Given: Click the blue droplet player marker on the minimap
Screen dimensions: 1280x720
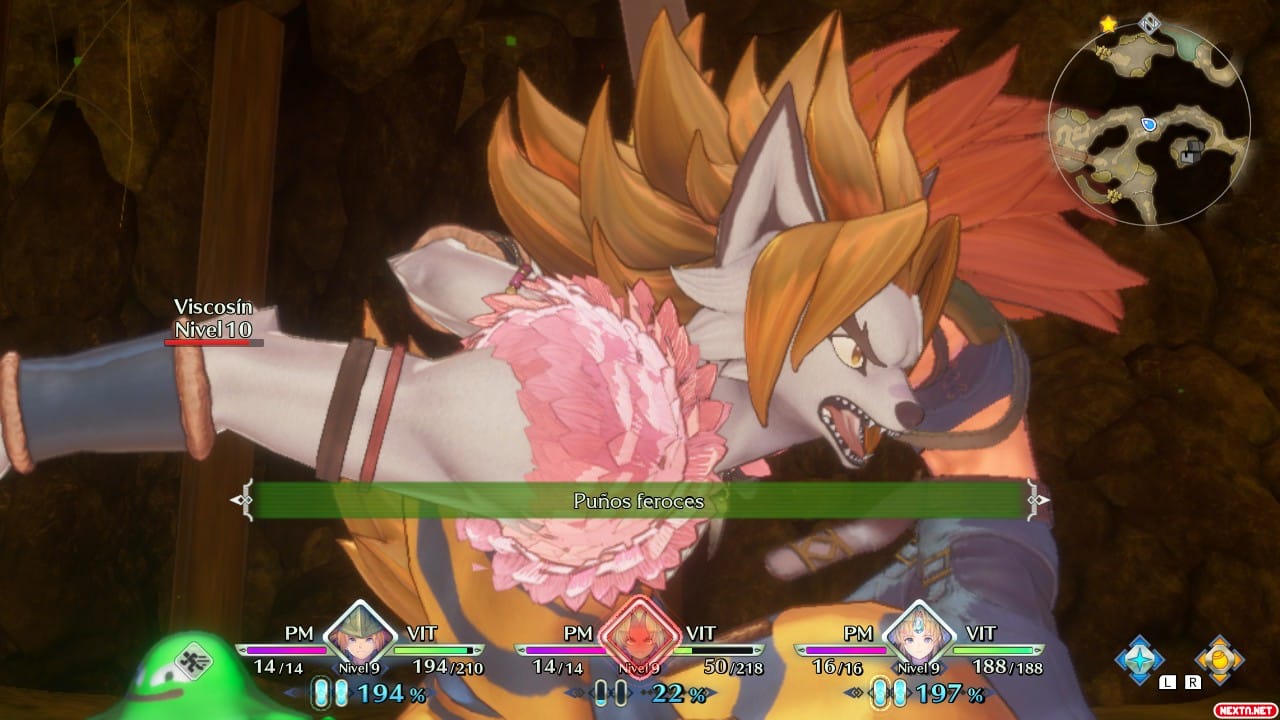Looking at the screenshot, I should click(x=1147, y=124).
